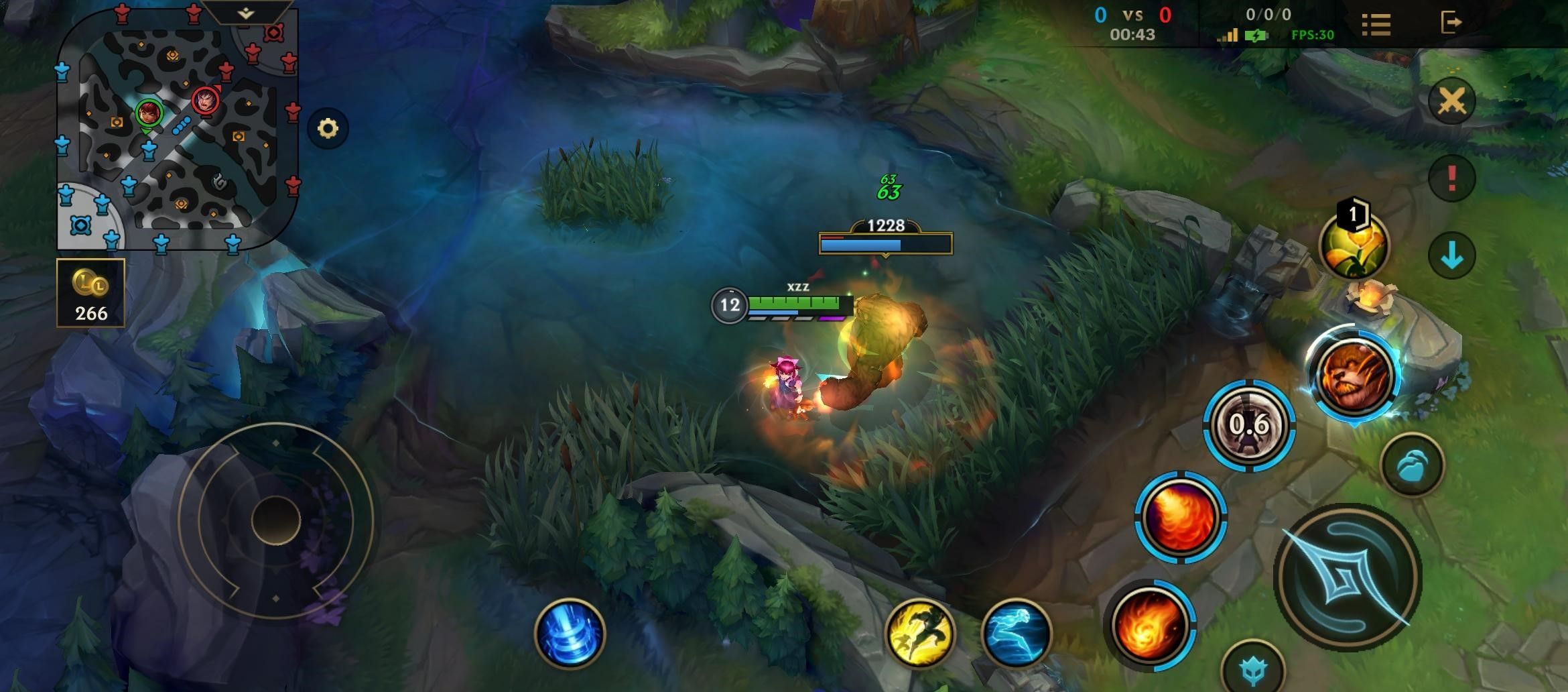Show the scoreboard list

(x=1376, y=24)
